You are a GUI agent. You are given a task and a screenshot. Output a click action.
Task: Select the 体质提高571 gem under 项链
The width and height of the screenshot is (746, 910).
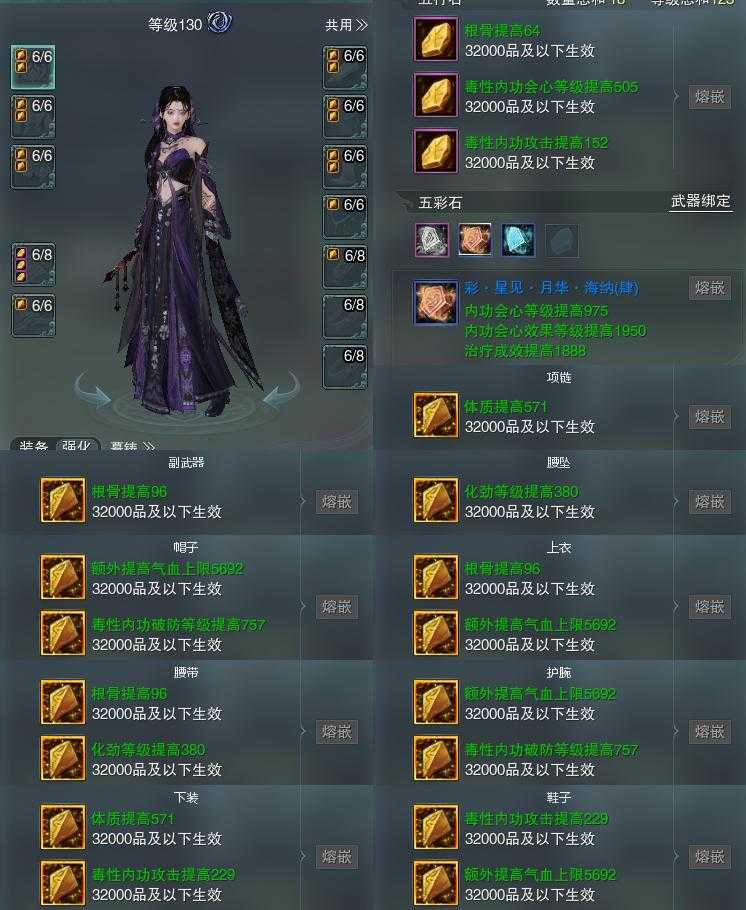pos(436,416)
